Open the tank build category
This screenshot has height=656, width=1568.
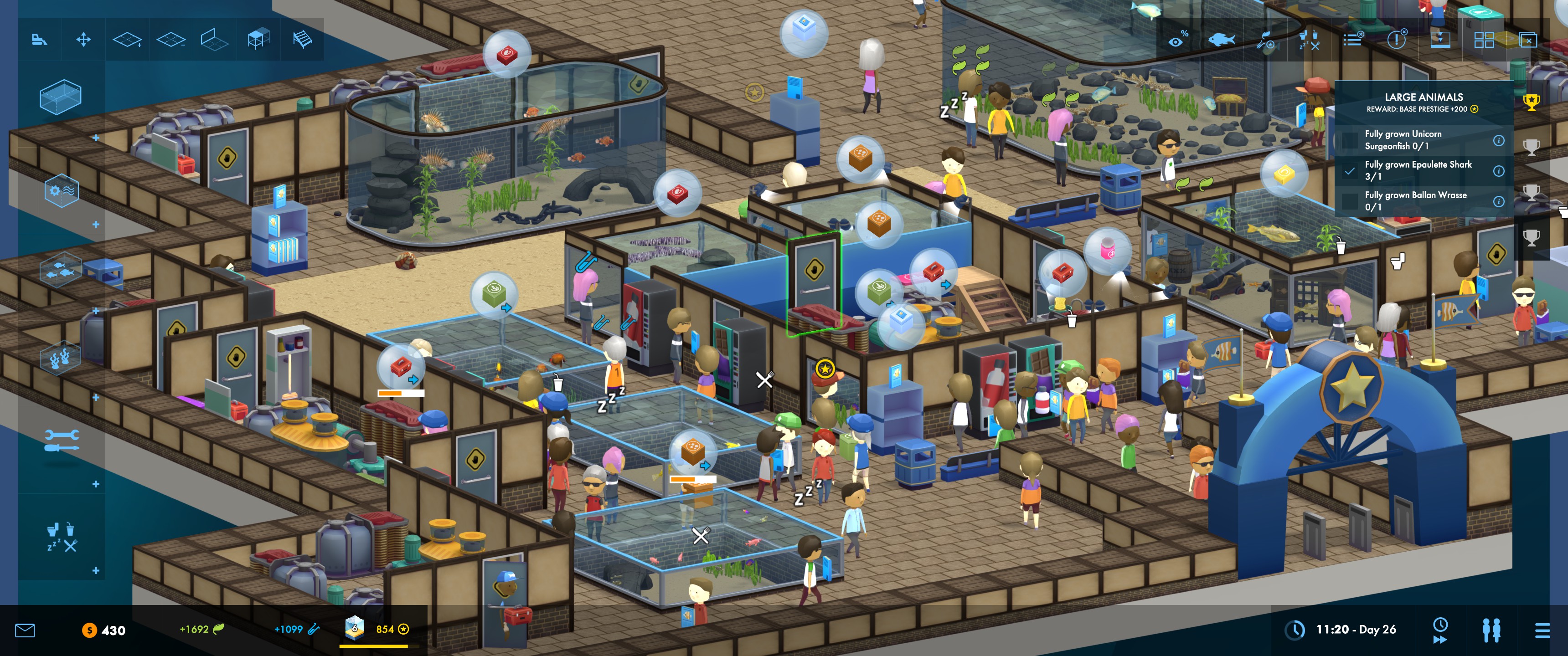point(60,96)
